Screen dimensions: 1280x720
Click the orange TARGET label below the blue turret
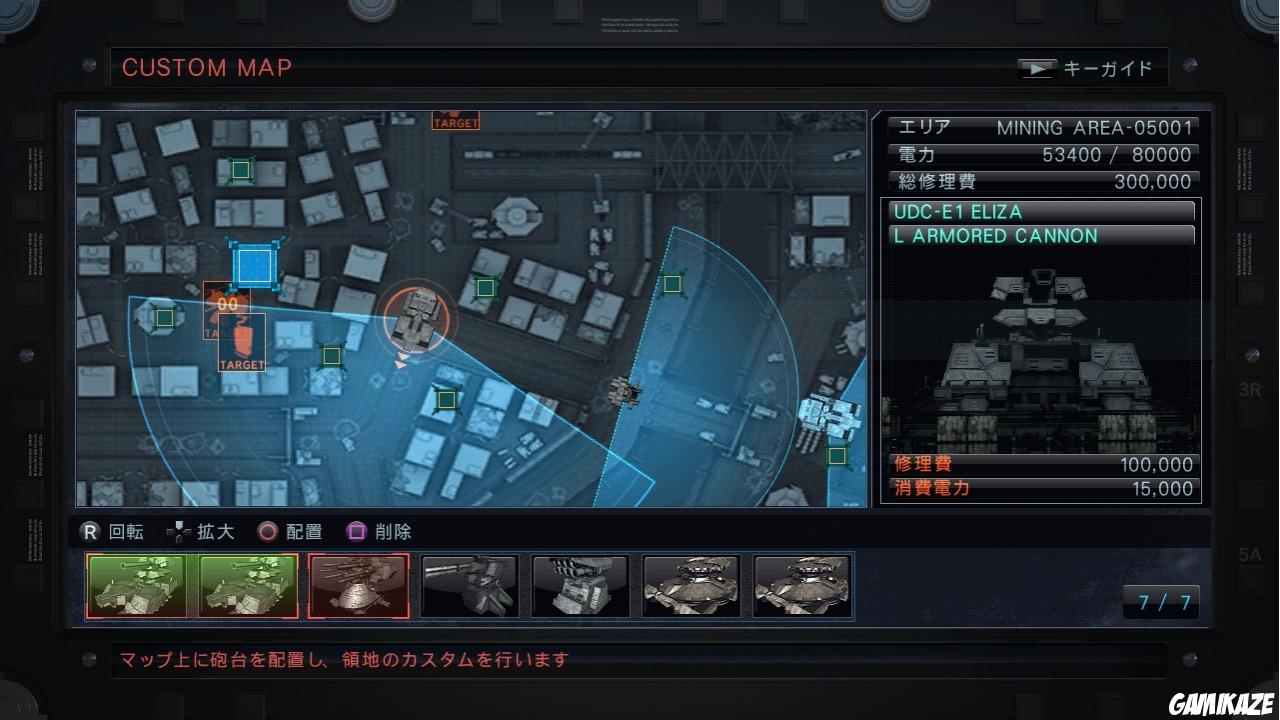pyautogui.click(x=240, y=366)
